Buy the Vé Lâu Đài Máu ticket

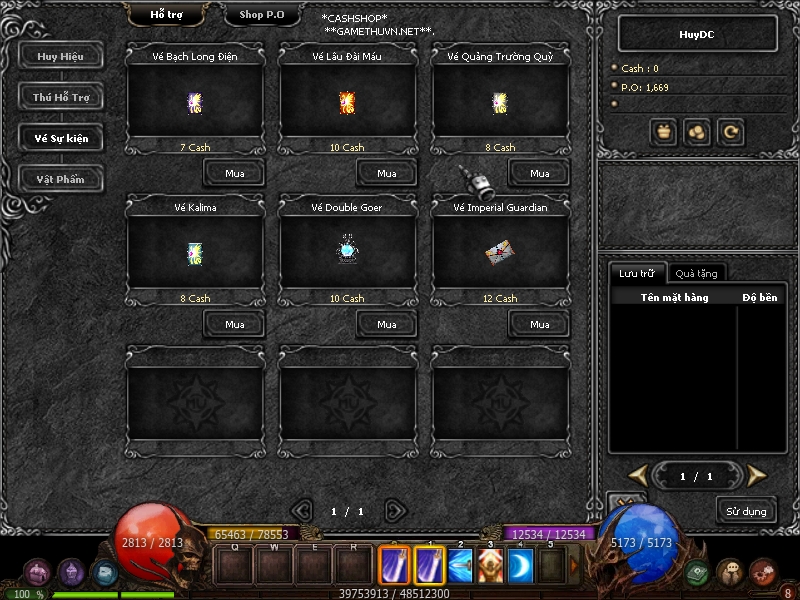pyautogui.click(x=386, y=173)
